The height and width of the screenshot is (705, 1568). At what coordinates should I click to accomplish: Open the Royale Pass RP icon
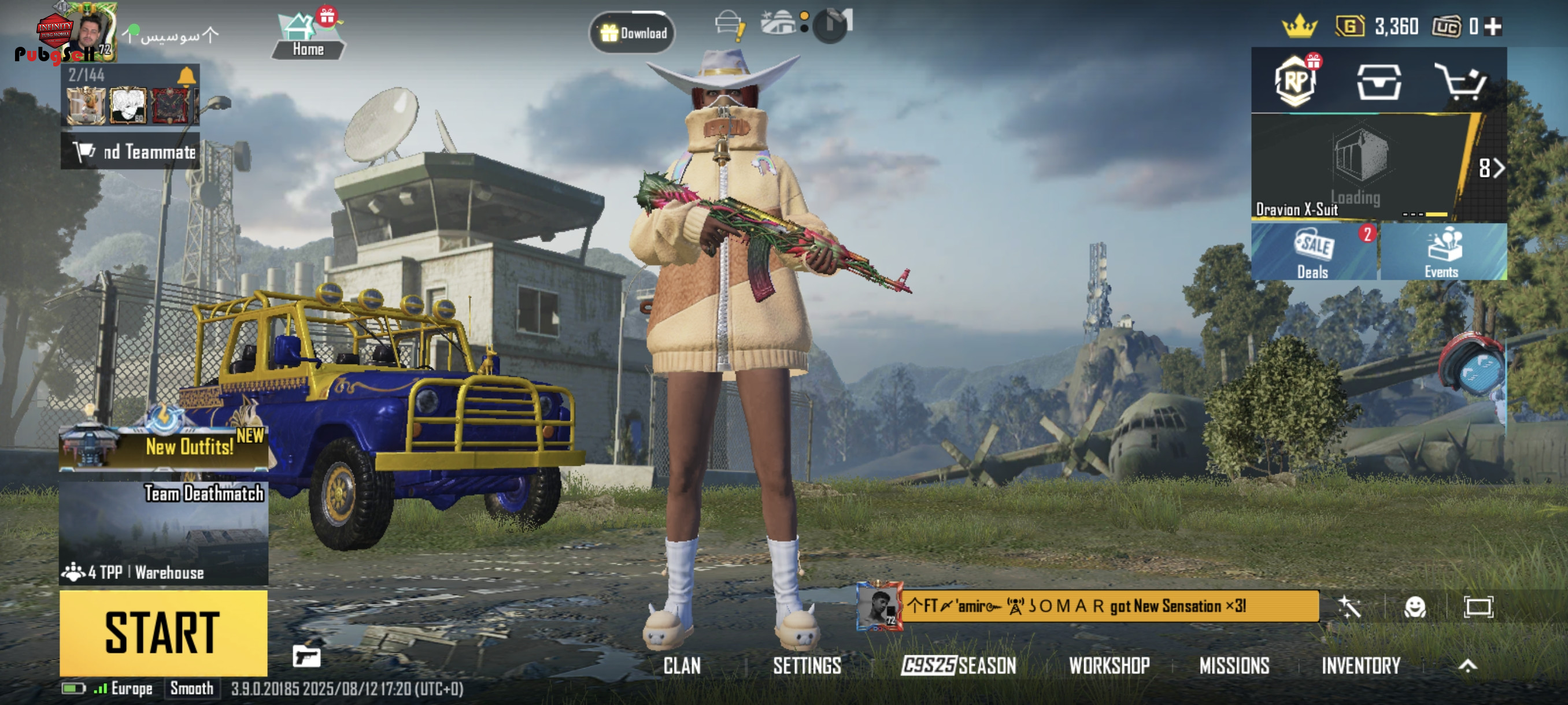click(x=1295, y=81)
